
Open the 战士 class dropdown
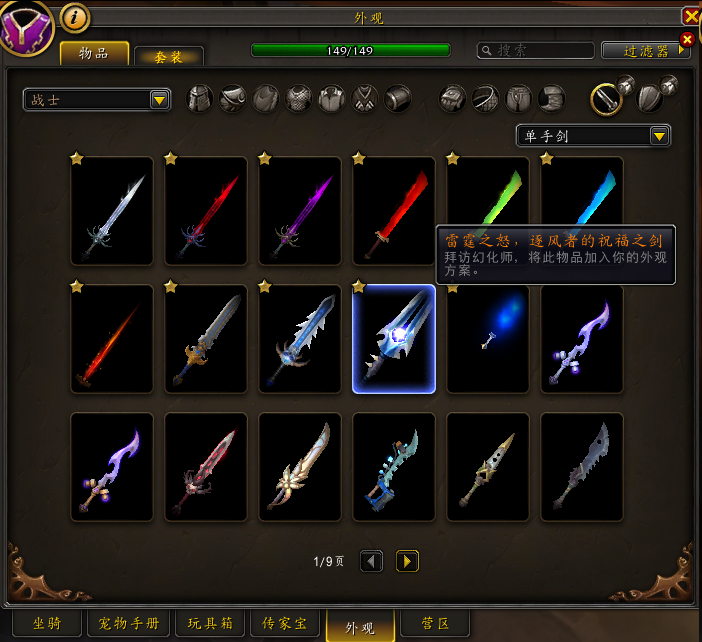pos(97,99)
